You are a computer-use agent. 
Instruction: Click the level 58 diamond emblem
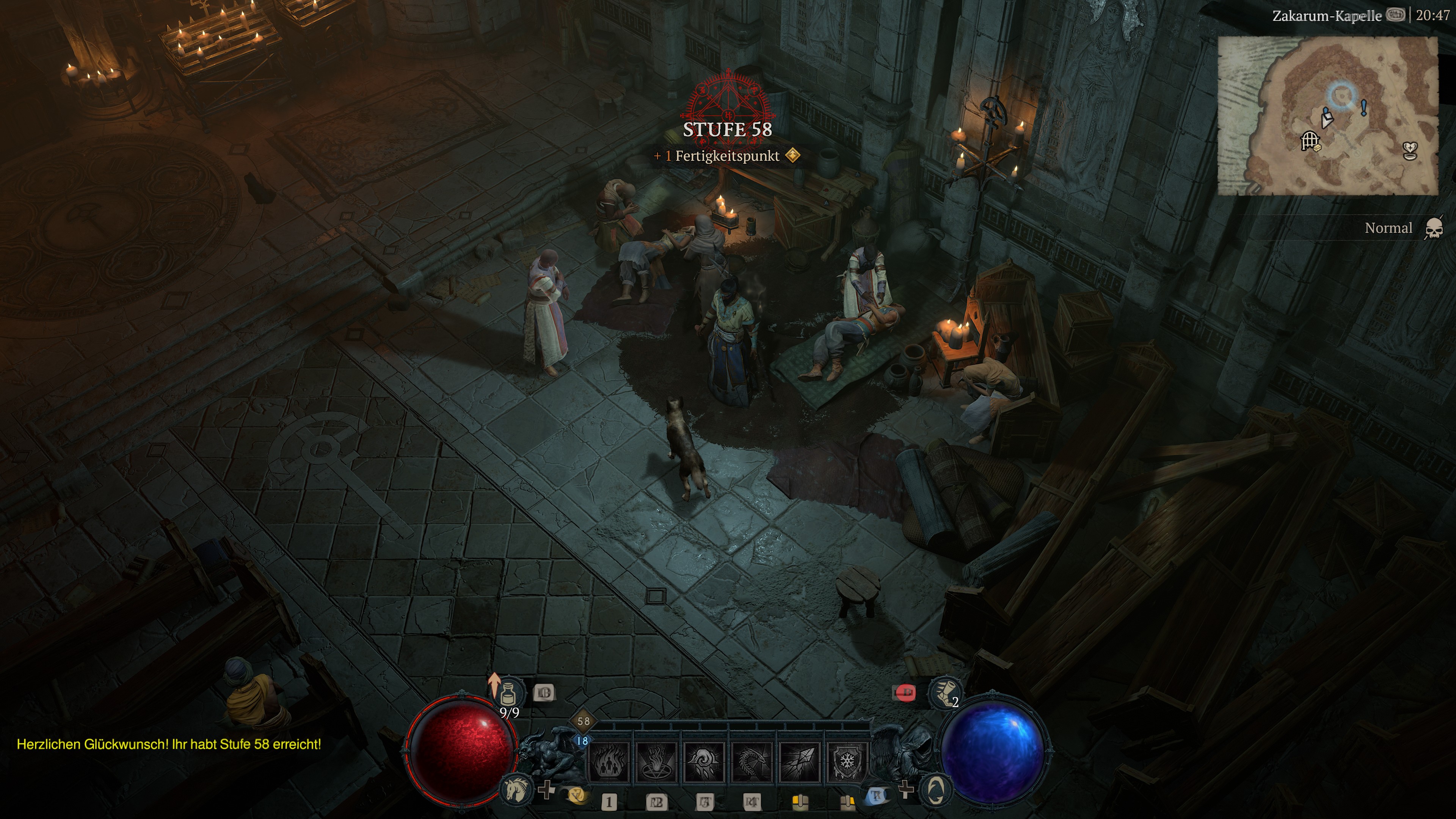[583, 721]
